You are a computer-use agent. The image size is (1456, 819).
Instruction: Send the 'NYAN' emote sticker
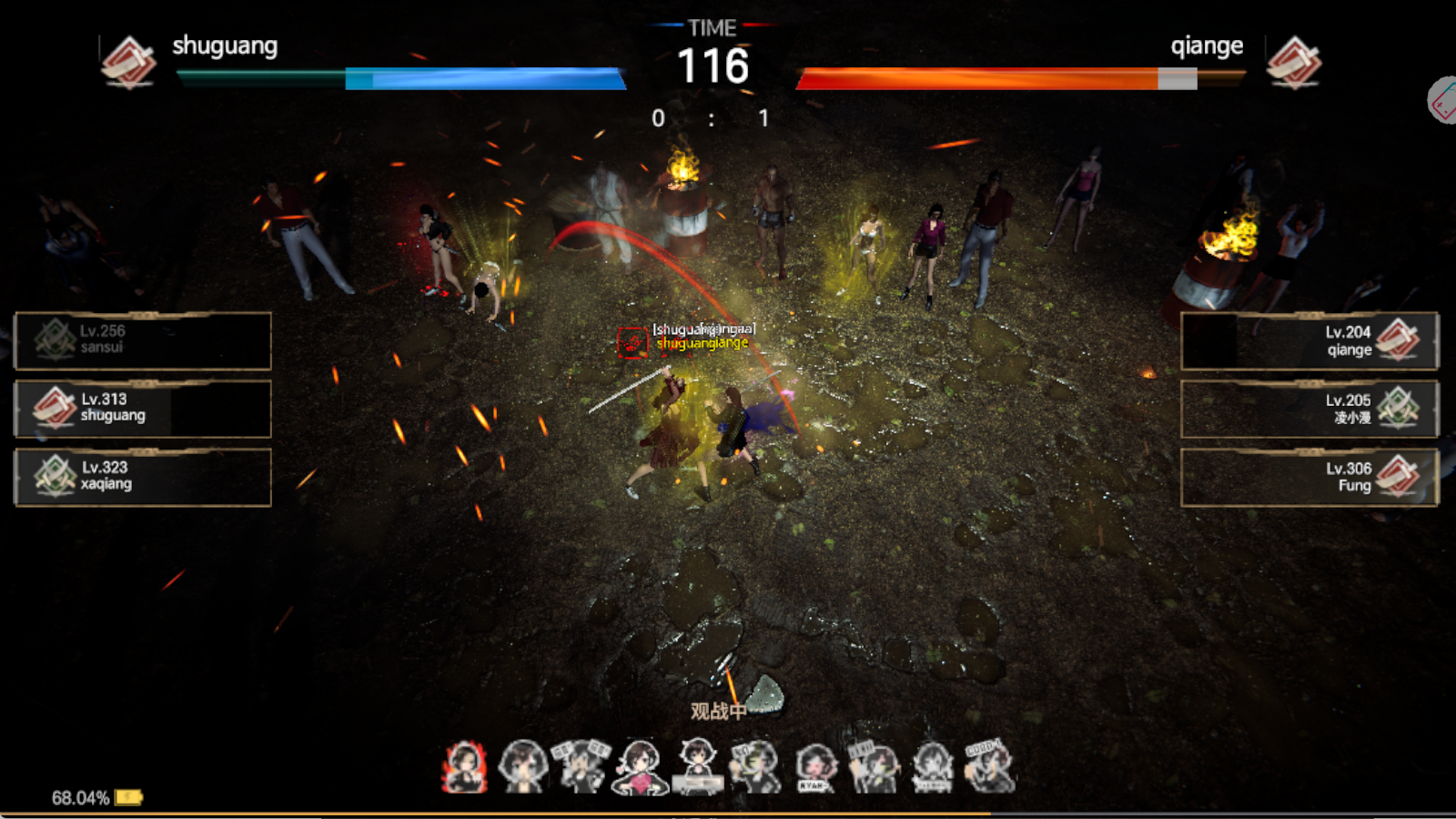(814, 767)
